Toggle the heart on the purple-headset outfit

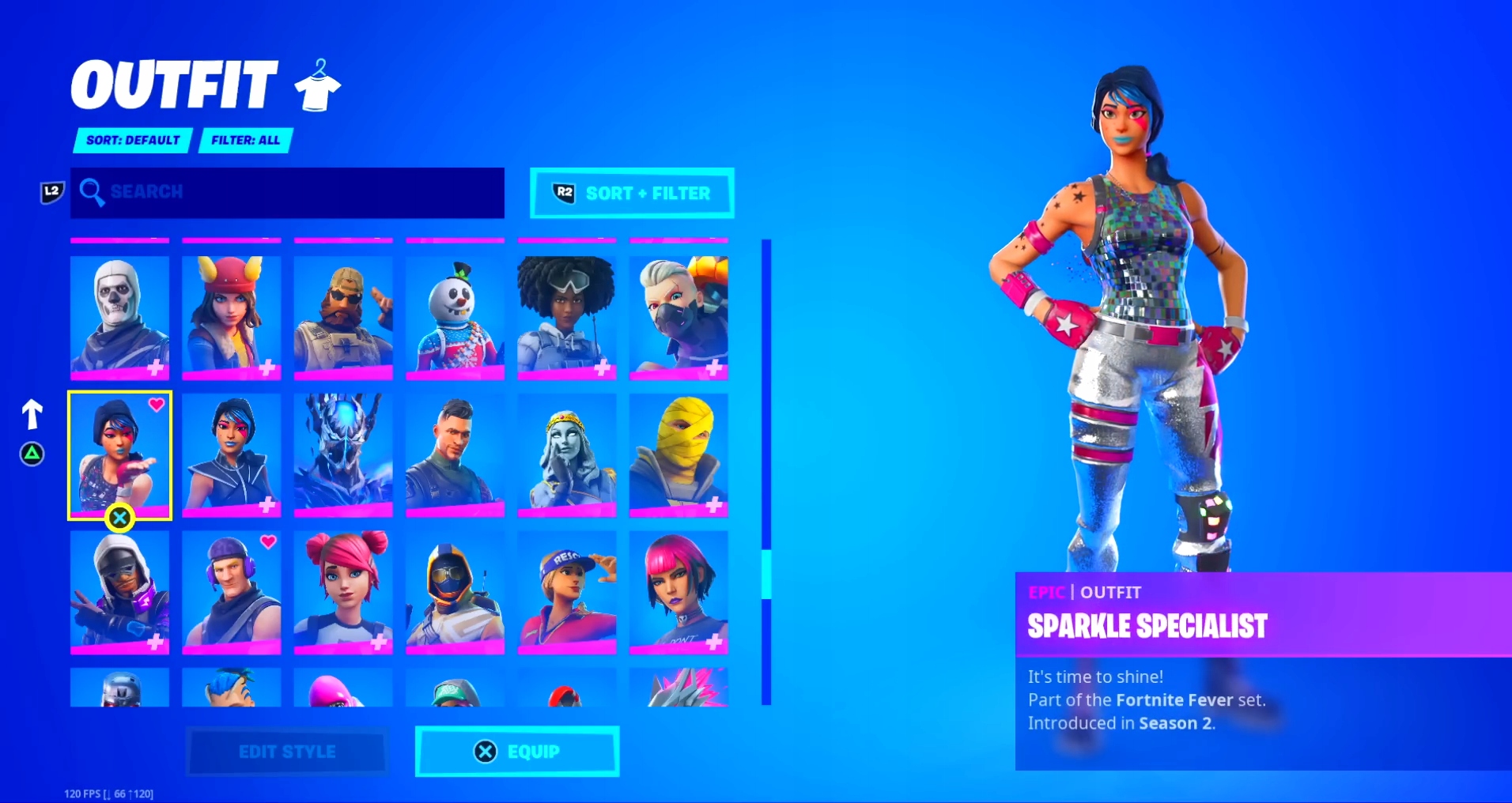(x=268, y=543)
